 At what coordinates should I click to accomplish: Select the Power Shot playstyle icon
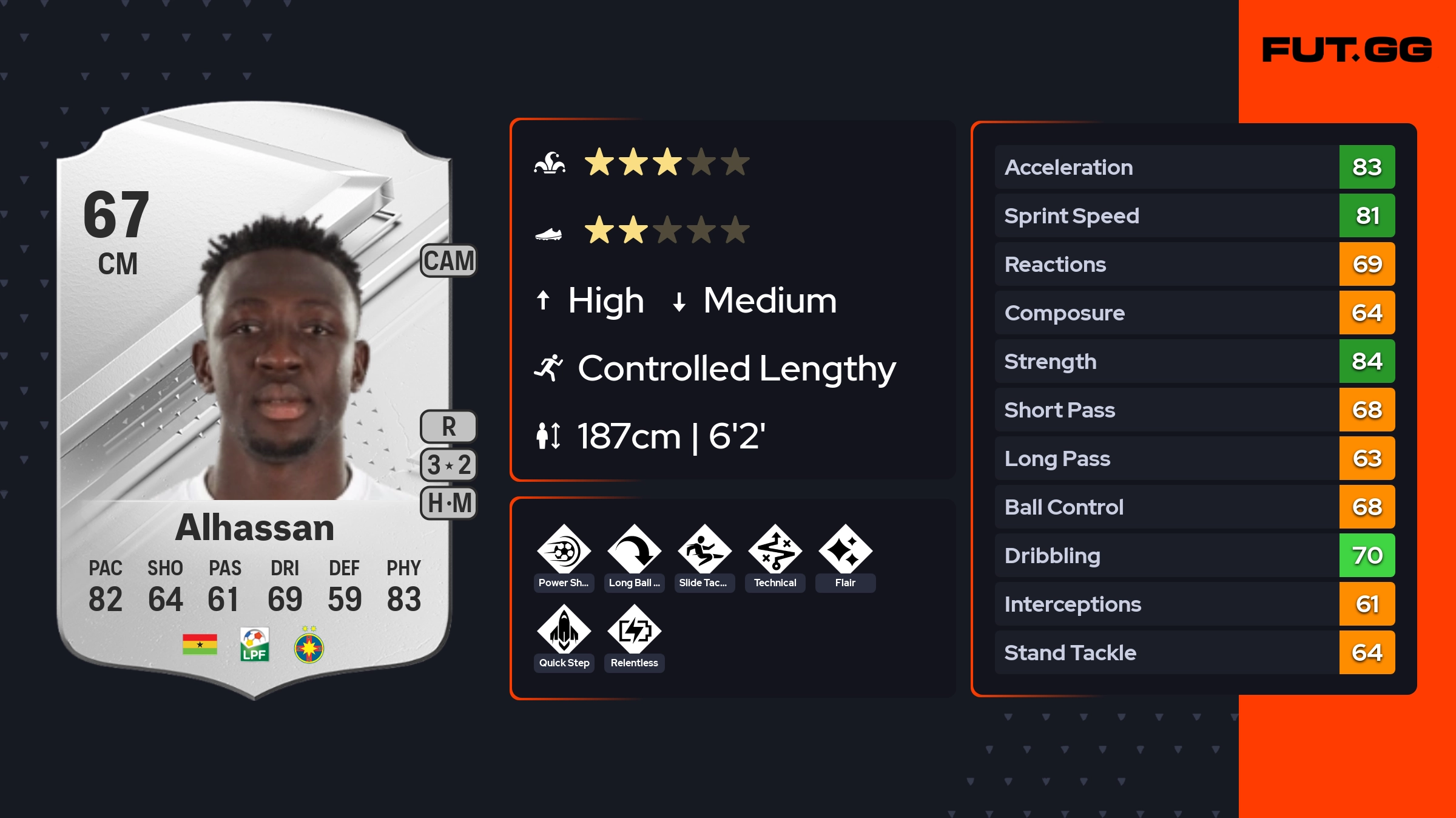tap(564, 550)
